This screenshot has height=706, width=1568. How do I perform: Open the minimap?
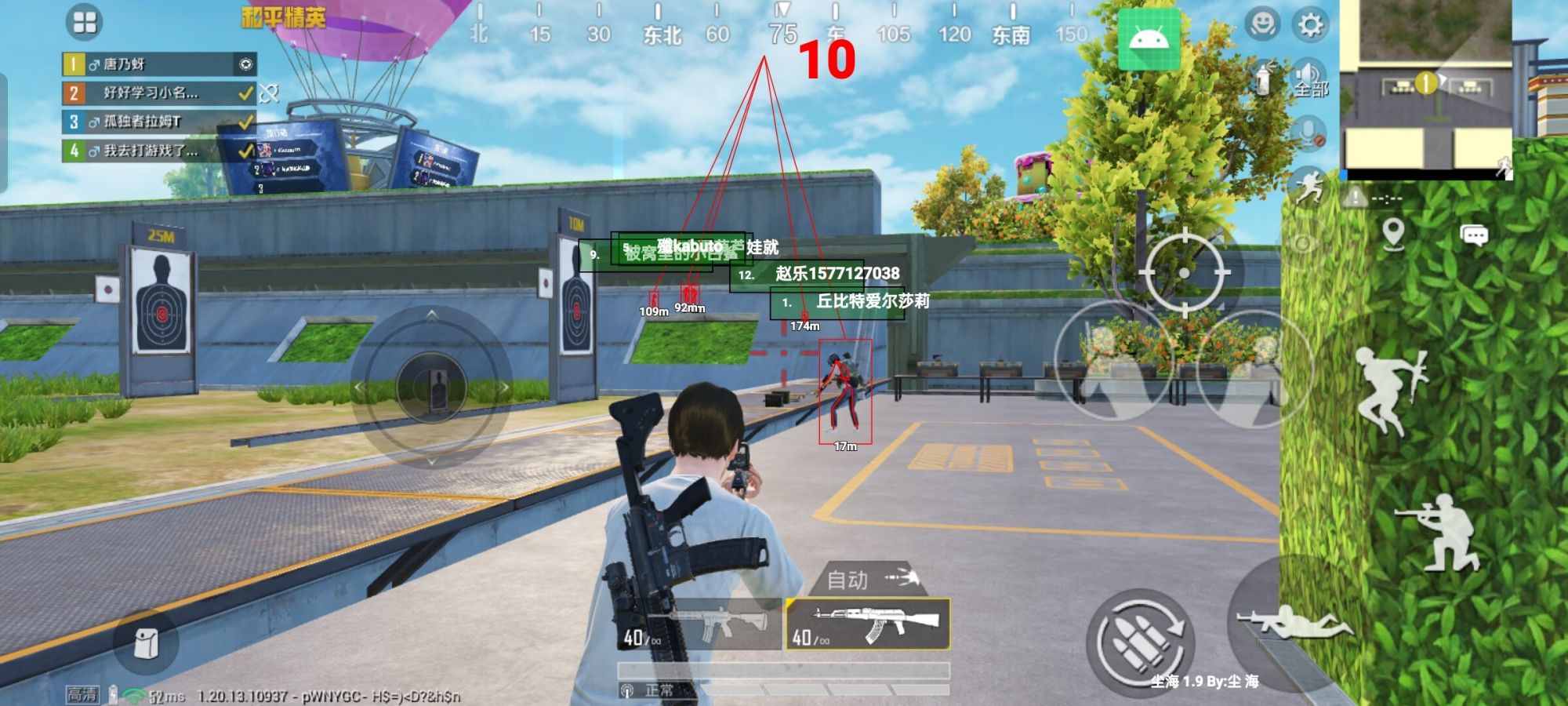[x=1425, y=85]
